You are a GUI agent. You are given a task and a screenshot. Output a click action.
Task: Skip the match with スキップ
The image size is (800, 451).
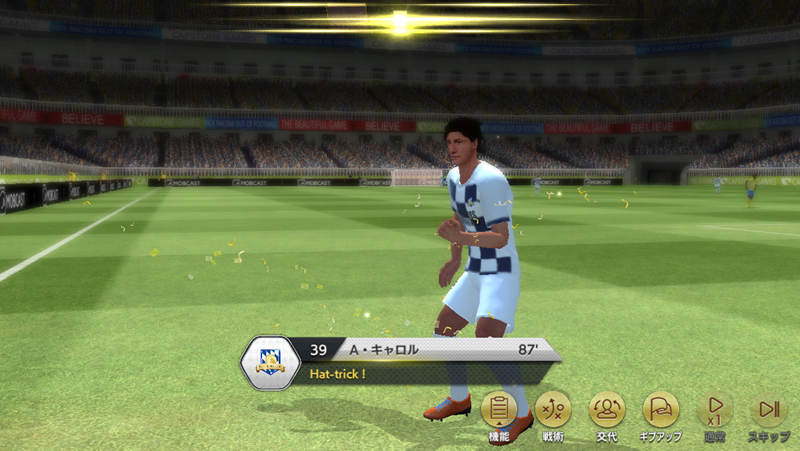[769, 410]
